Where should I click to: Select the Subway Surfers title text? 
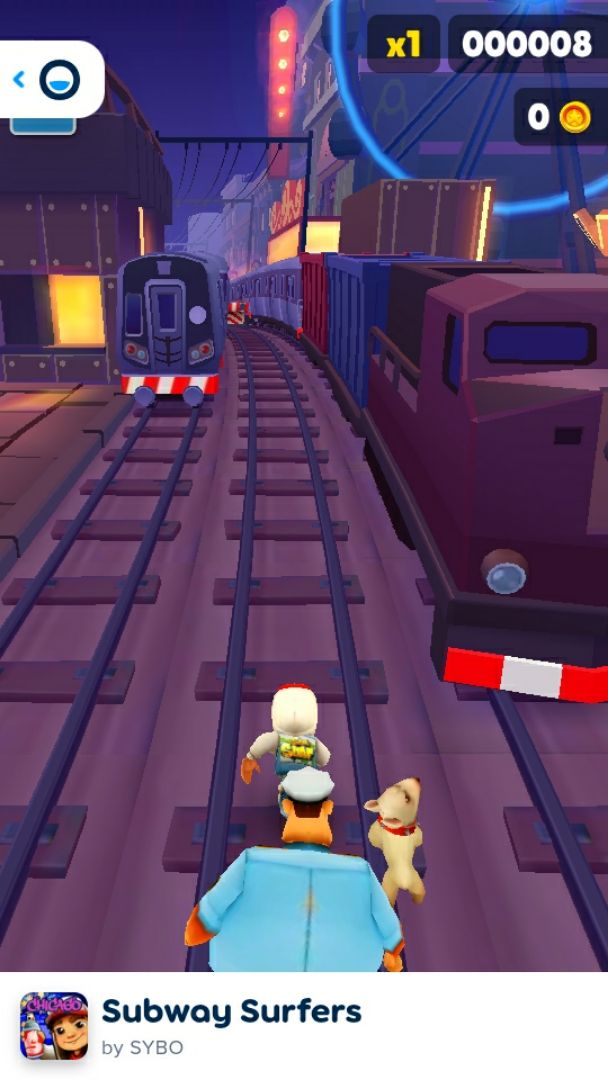click(x=231, y=1011)
